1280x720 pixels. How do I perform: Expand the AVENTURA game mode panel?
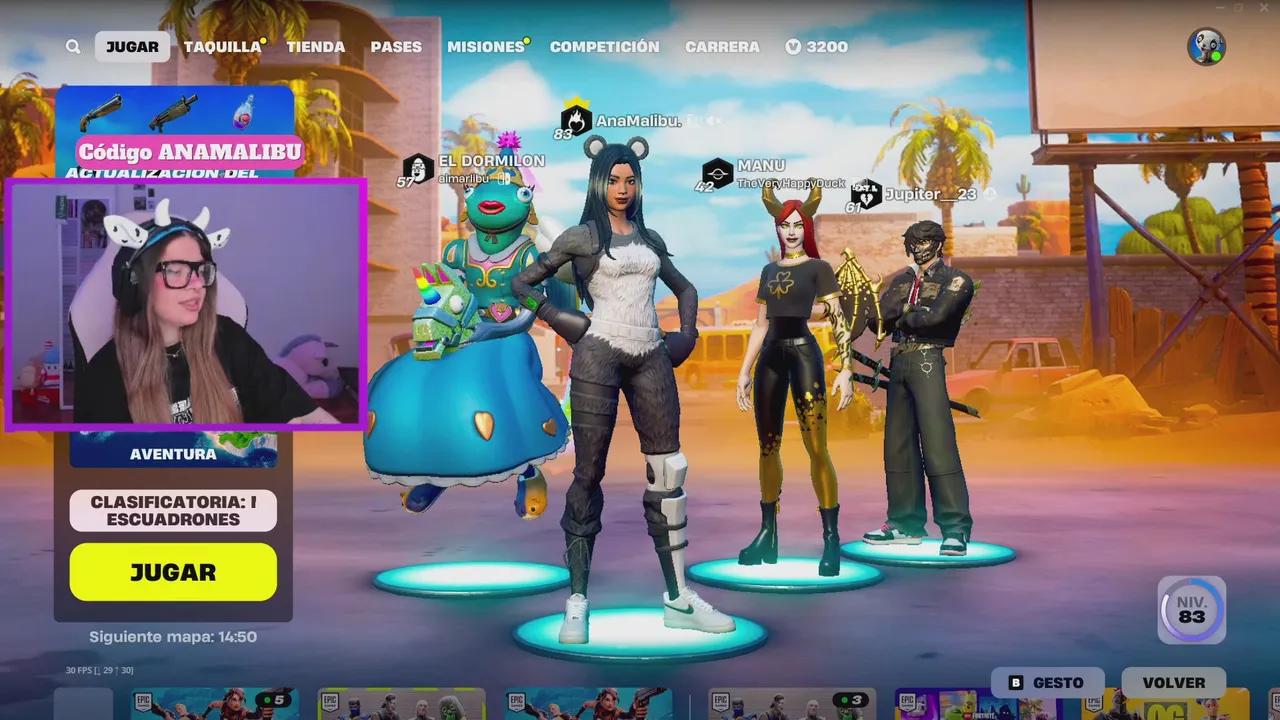coord(172,453)
